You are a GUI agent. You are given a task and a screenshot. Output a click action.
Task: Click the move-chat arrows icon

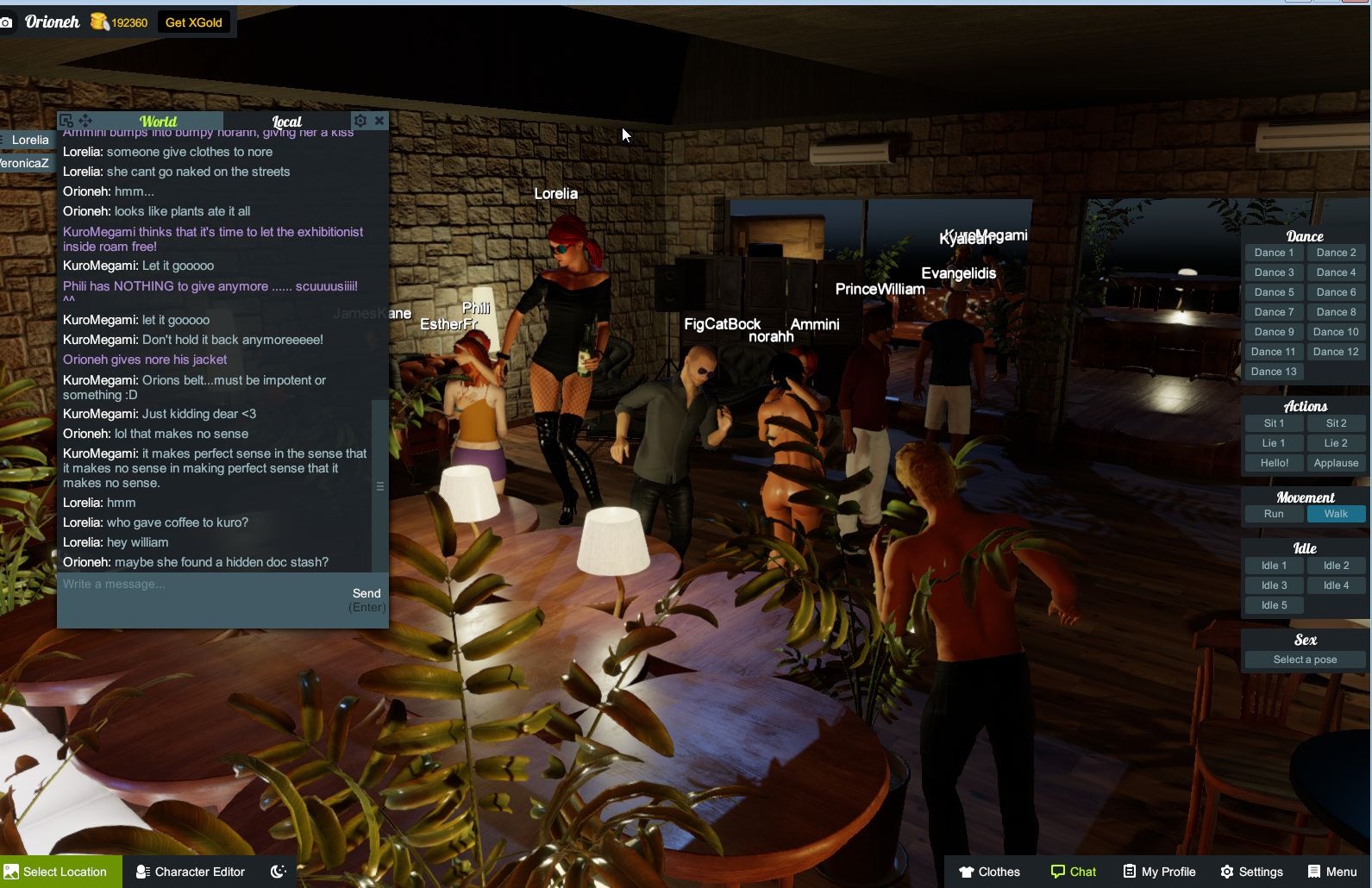(x=84, y=120)
